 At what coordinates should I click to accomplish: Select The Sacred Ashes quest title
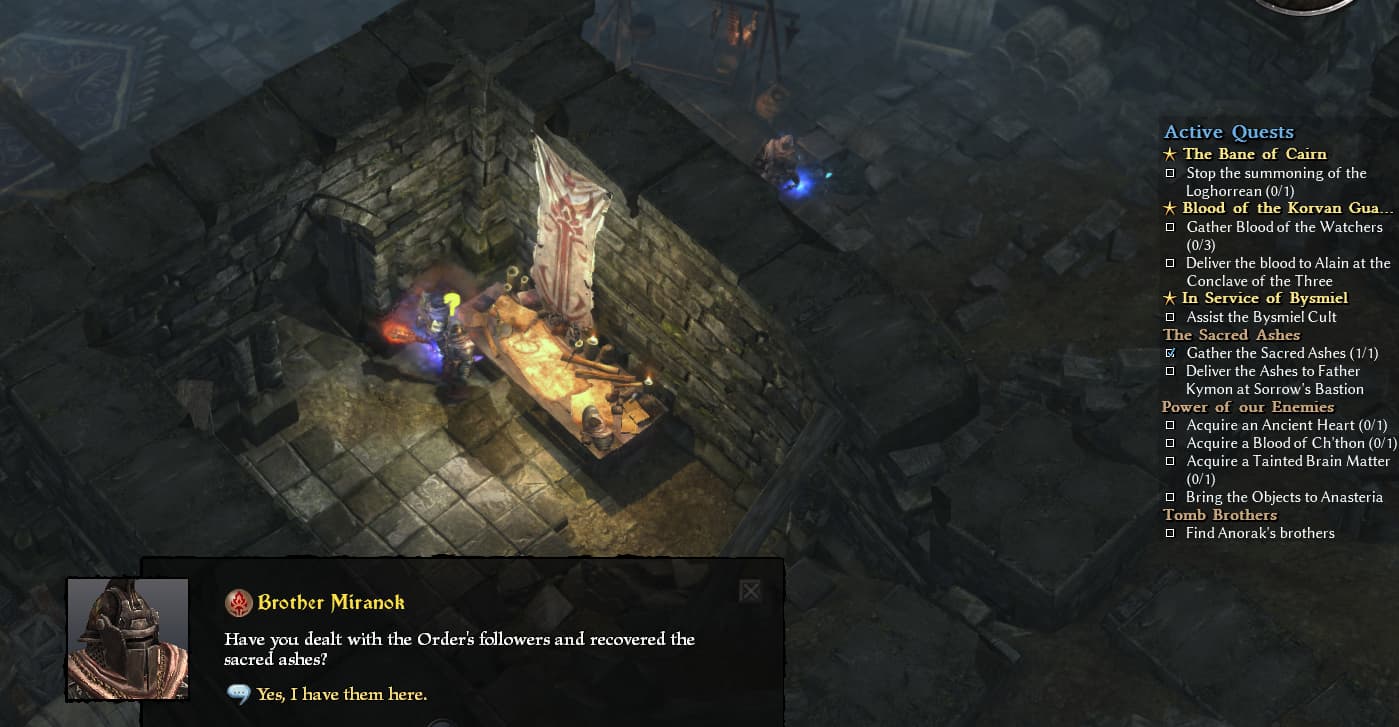point(1231,335)
